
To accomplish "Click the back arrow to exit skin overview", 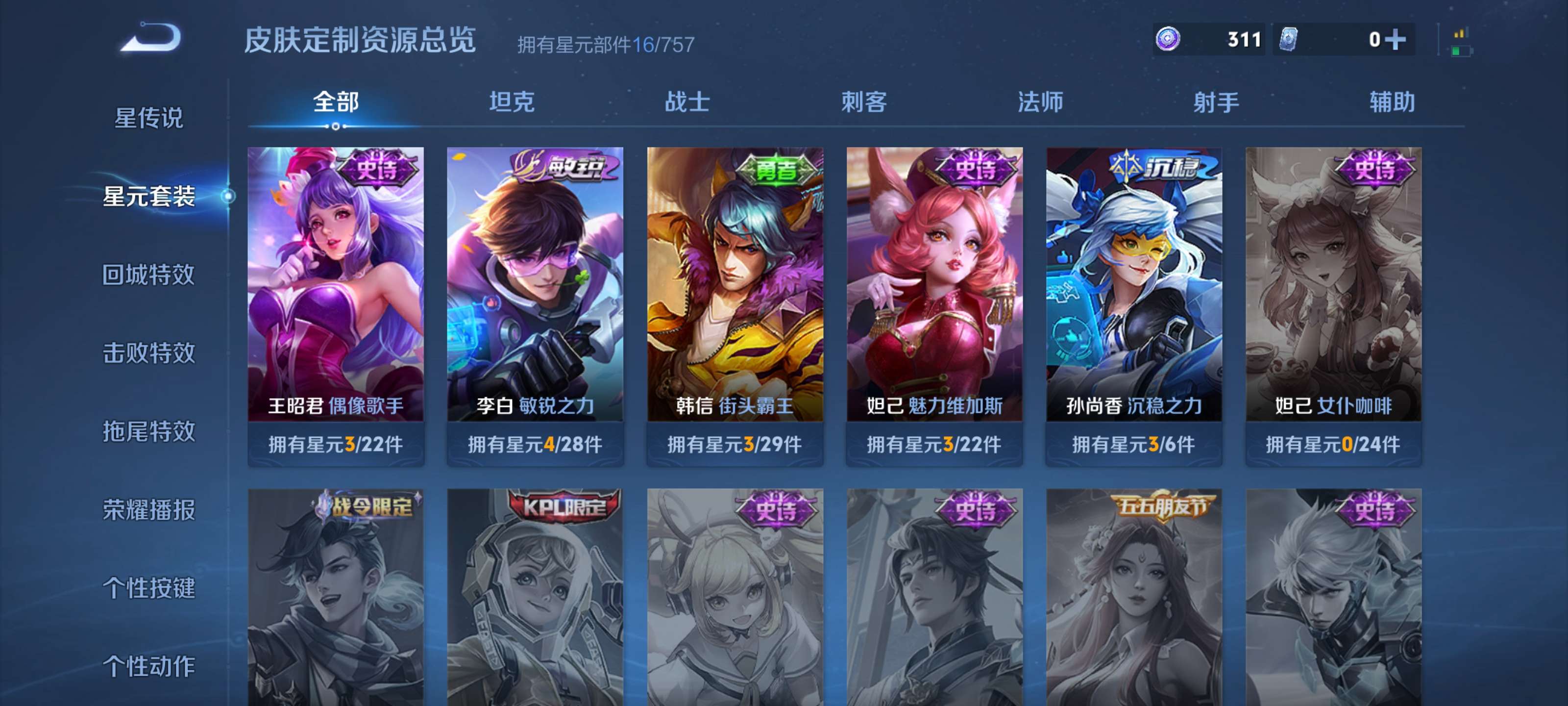I will [151, 38].
